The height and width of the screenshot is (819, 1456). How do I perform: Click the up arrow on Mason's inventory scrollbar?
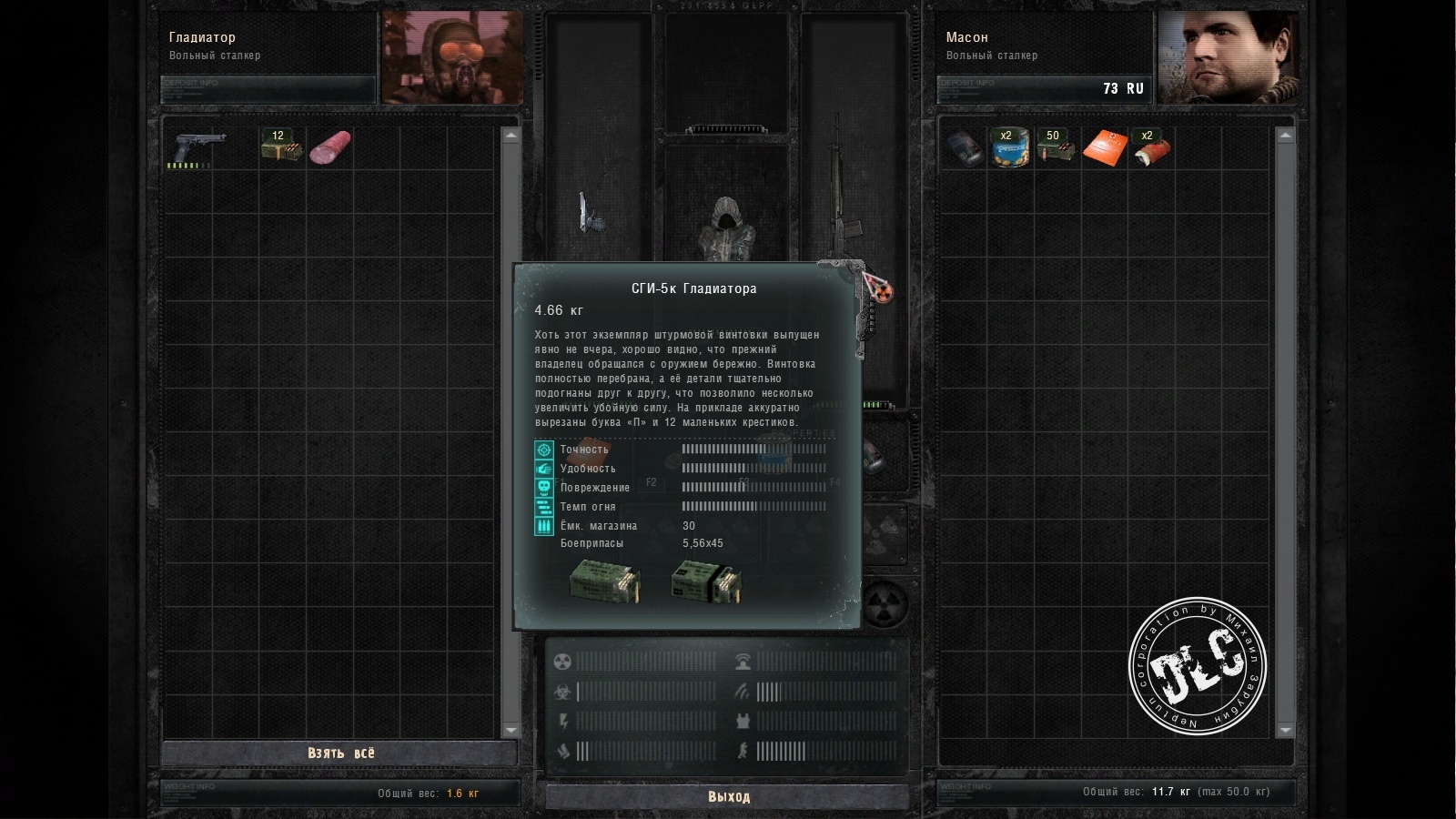[x=1285, y=136]
